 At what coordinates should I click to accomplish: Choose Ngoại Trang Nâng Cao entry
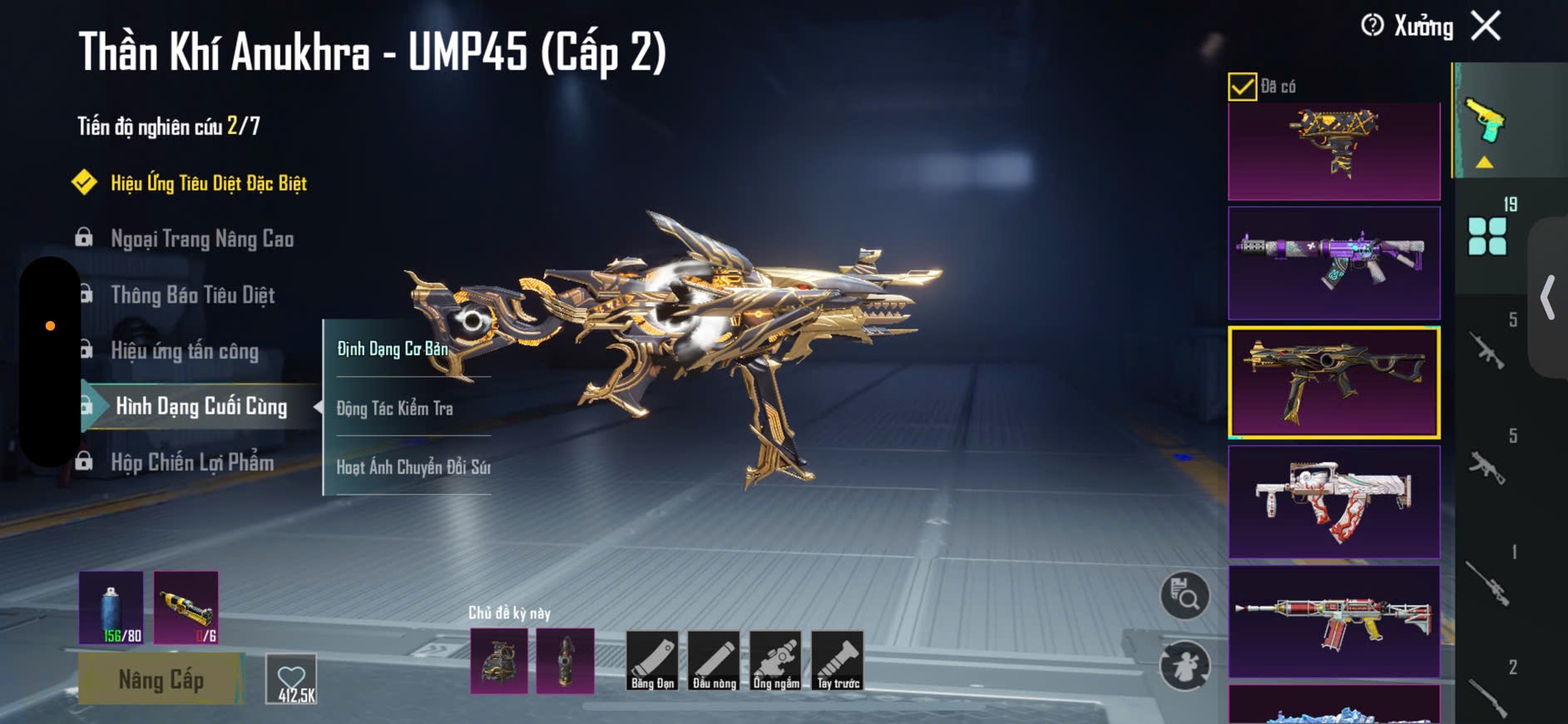pyautogui.click(x=202, y=239)
